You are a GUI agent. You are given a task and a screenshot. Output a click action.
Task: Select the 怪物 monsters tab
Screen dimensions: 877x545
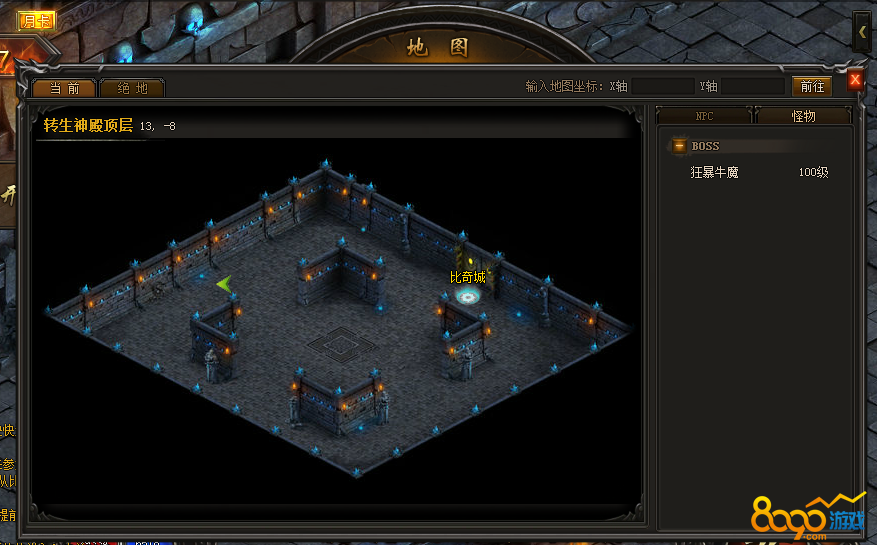pos(803,116)
